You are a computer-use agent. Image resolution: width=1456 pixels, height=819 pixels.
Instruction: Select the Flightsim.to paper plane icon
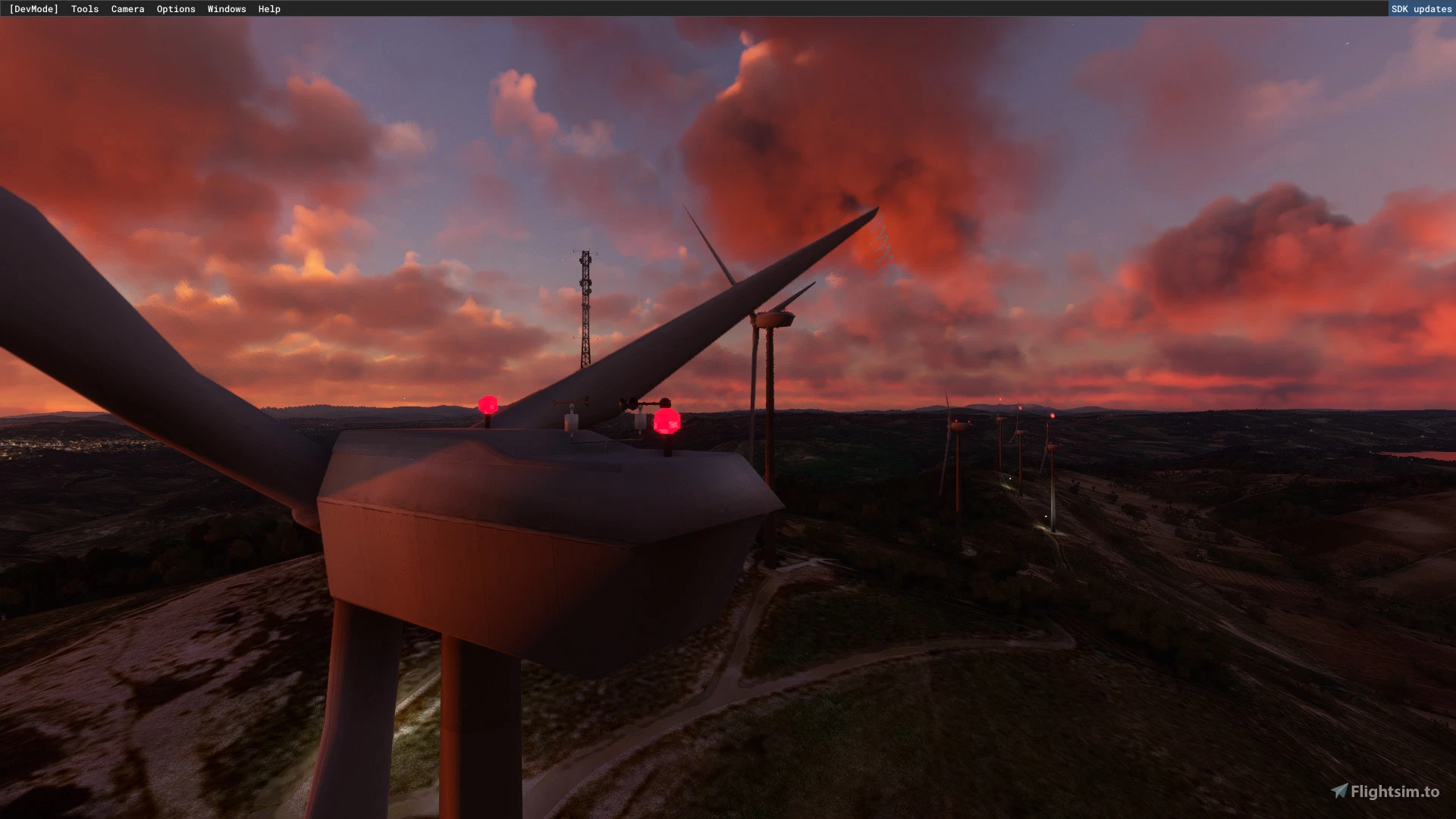click(1341, 789)
